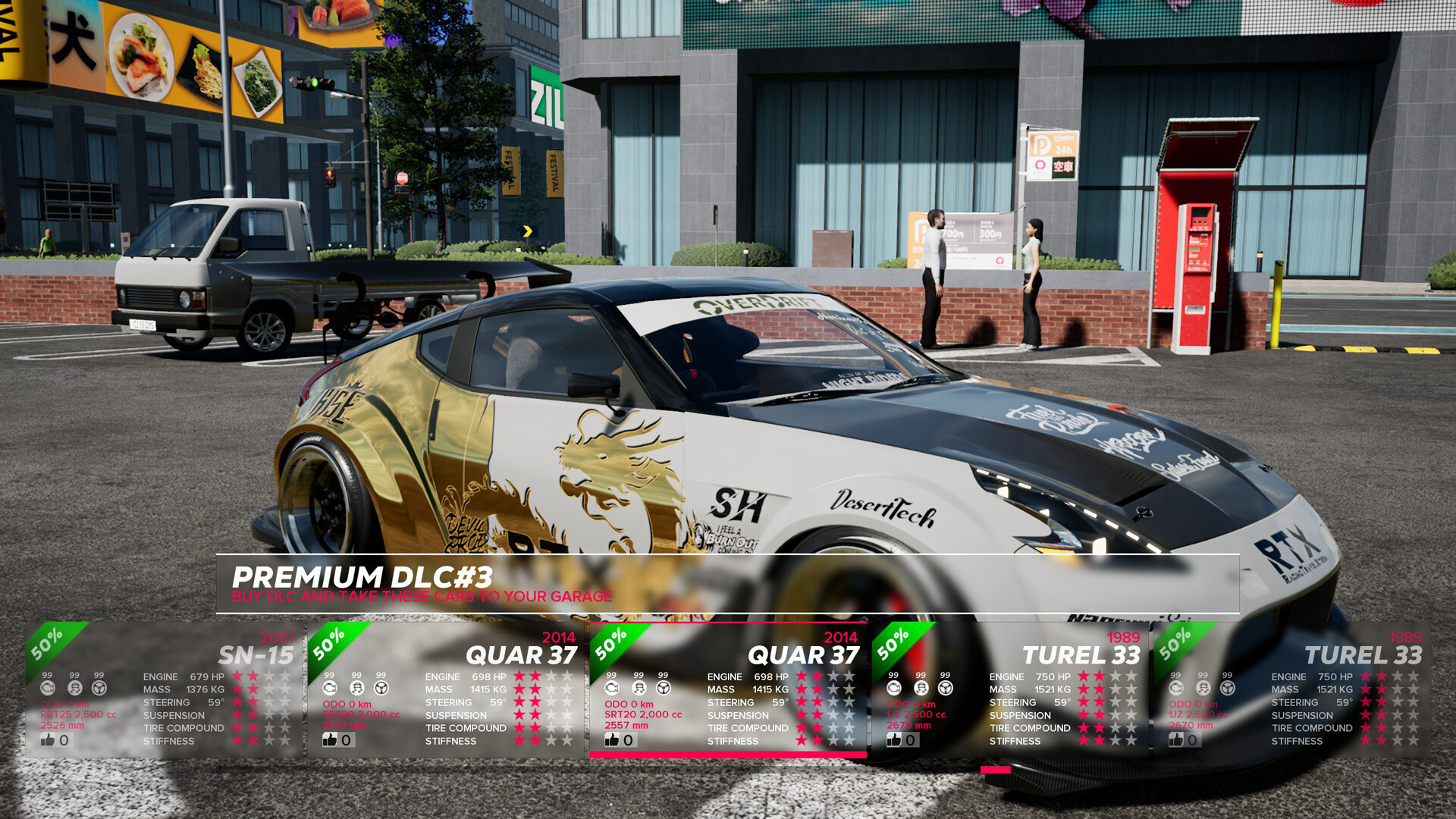Click the thumbs-up icon on the first QUAR 37 card
The width and height of the screenshot is (1456, 819).
(331, 739)
